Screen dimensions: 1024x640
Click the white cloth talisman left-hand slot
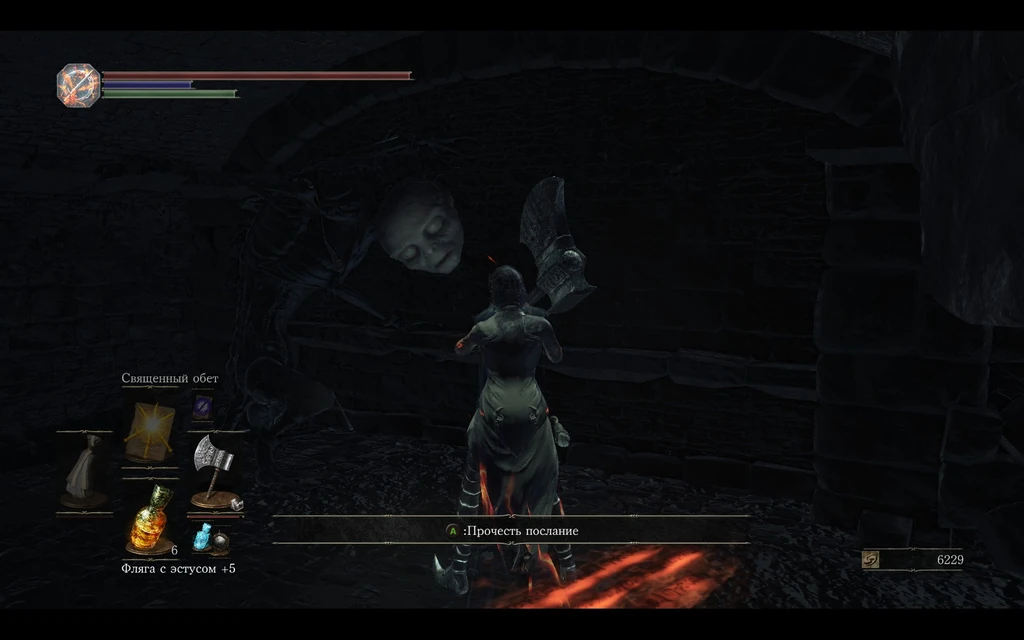(x=84, y=471)
